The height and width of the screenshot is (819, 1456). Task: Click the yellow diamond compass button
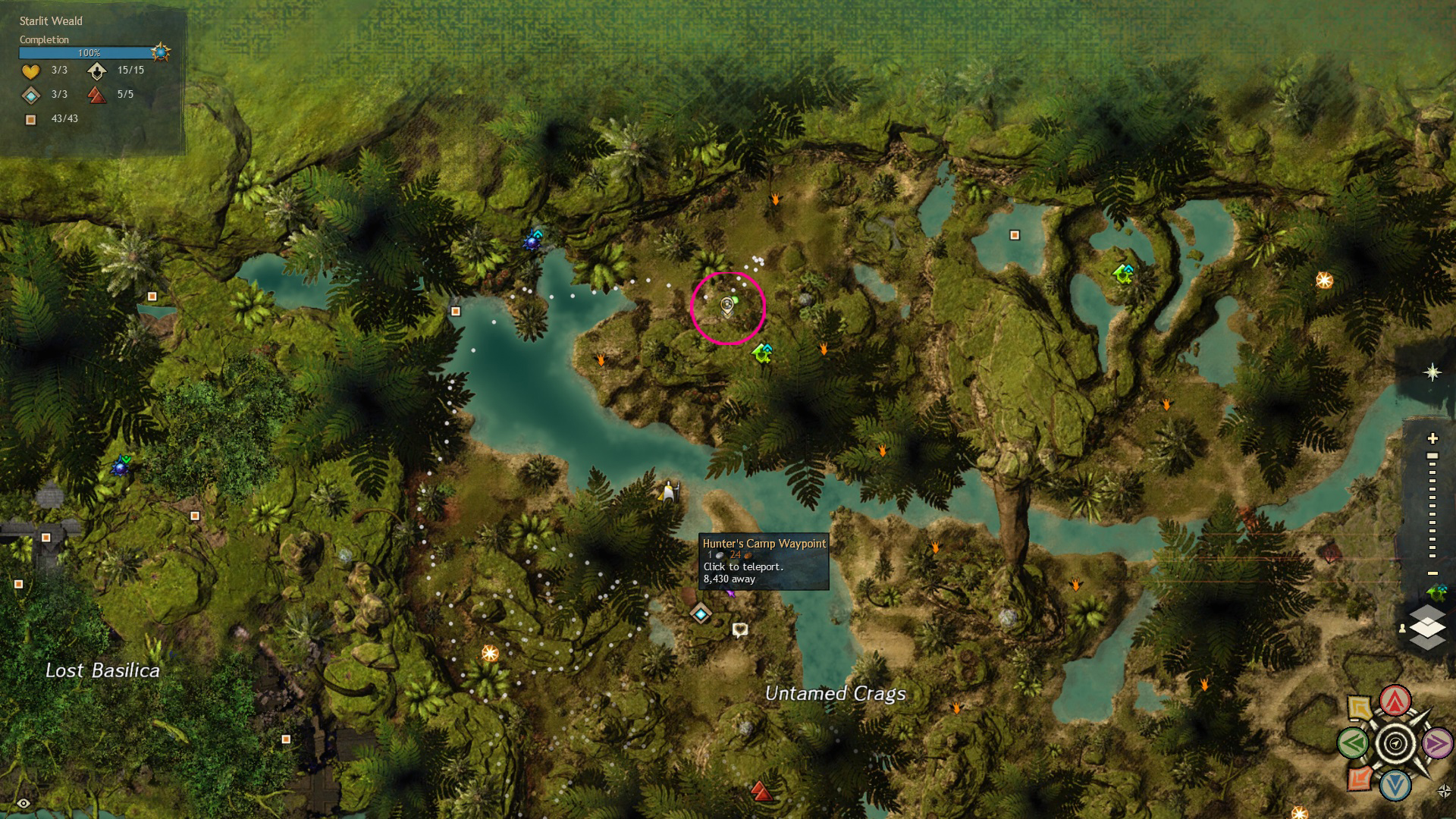[1360, 708]
